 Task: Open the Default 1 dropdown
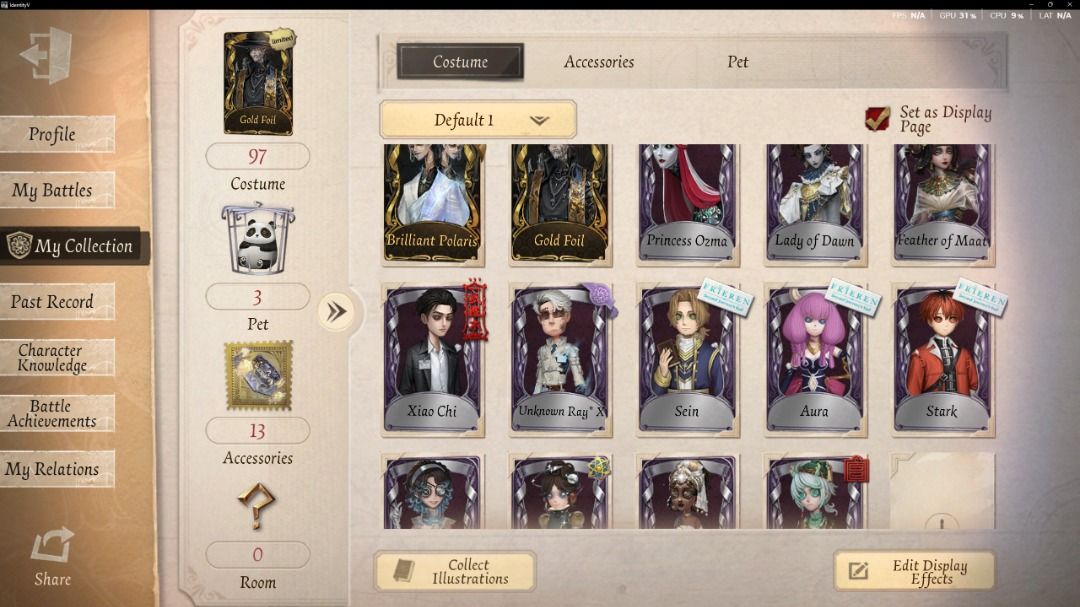(478, 120)
